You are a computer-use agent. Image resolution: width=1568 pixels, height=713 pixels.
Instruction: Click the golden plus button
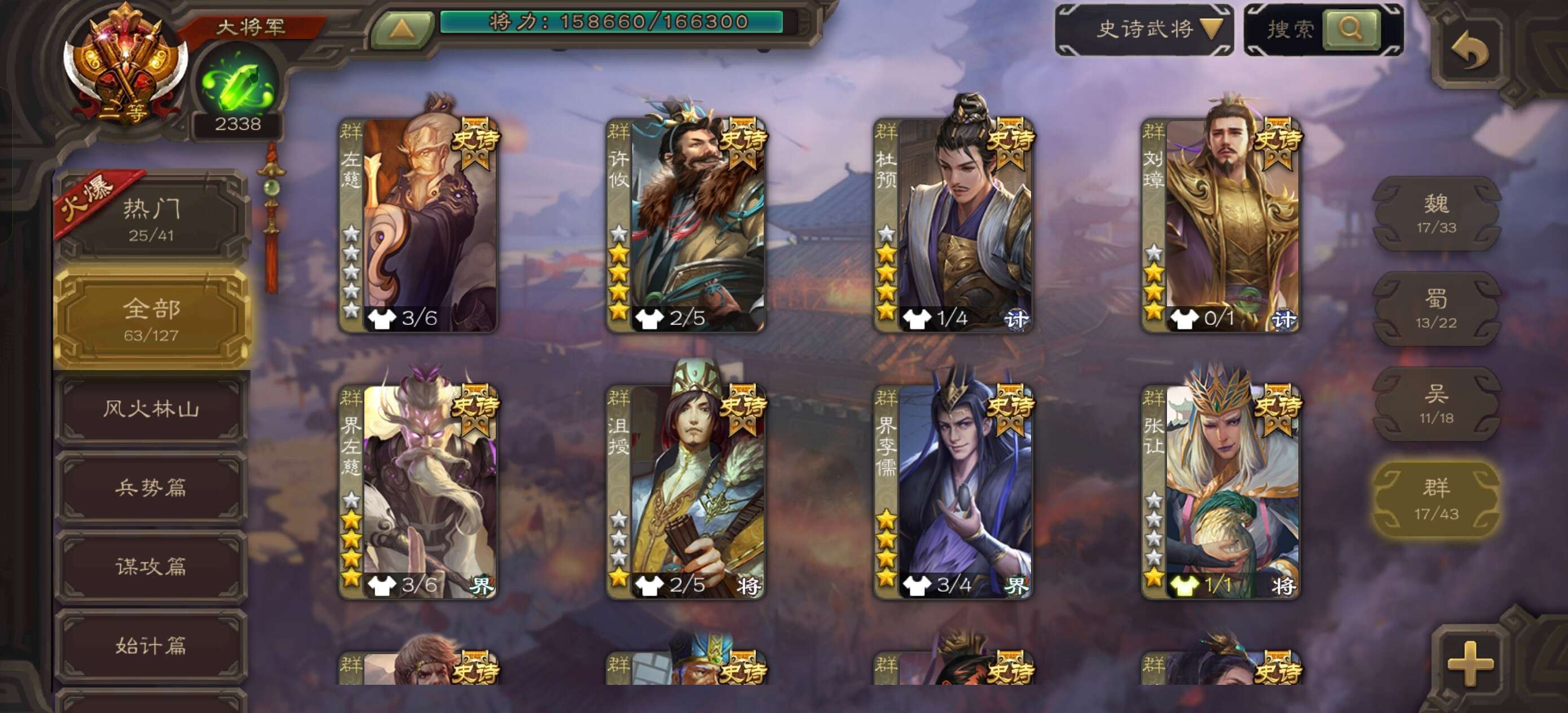coord(1470,663)
